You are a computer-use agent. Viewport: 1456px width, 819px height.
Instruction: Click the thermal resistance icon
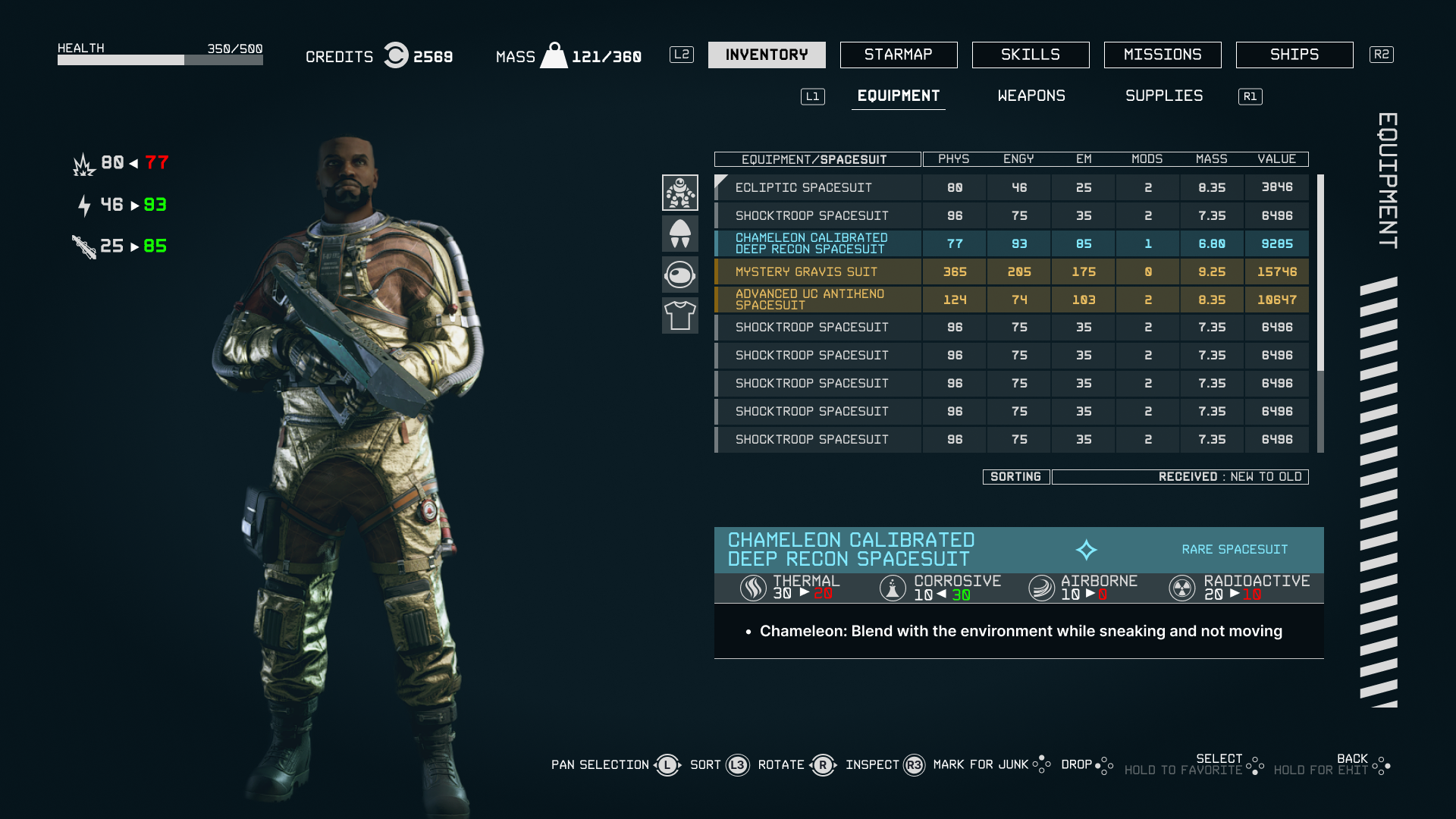(752, 587)
